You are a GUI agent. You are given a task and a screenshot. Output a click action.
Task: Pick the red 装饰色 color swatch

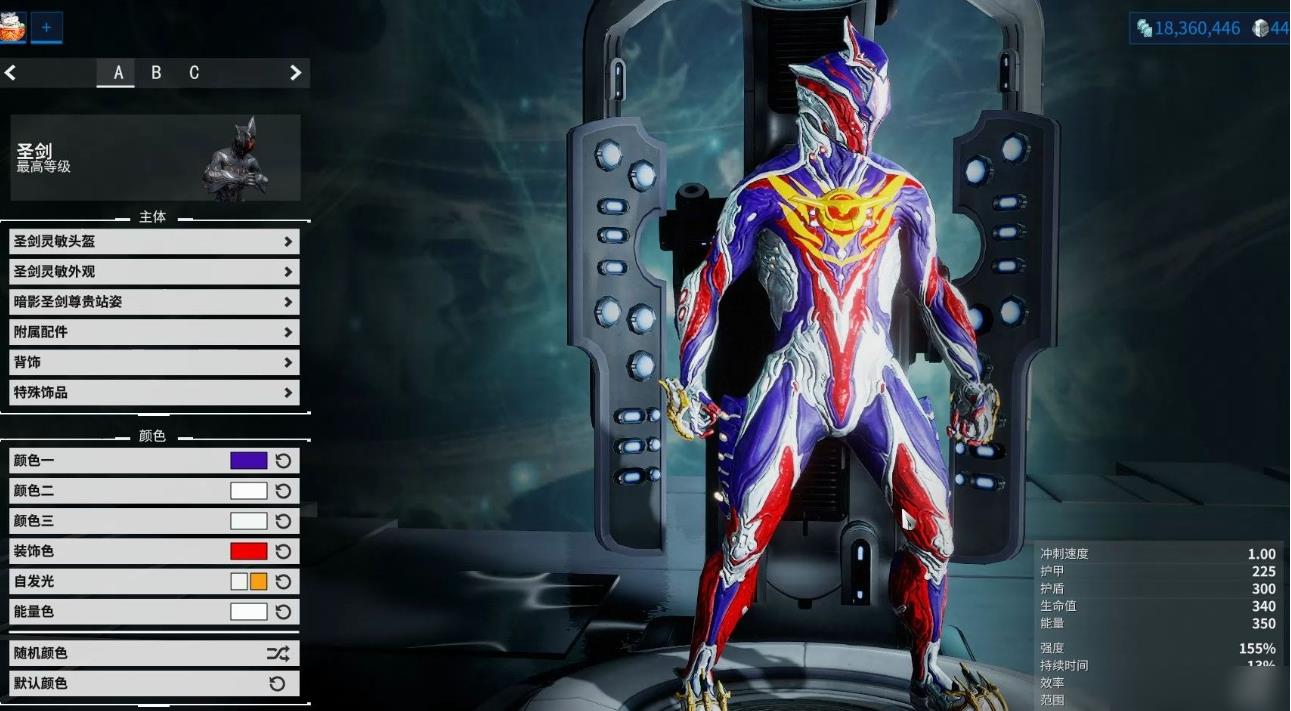coord(249,551)
